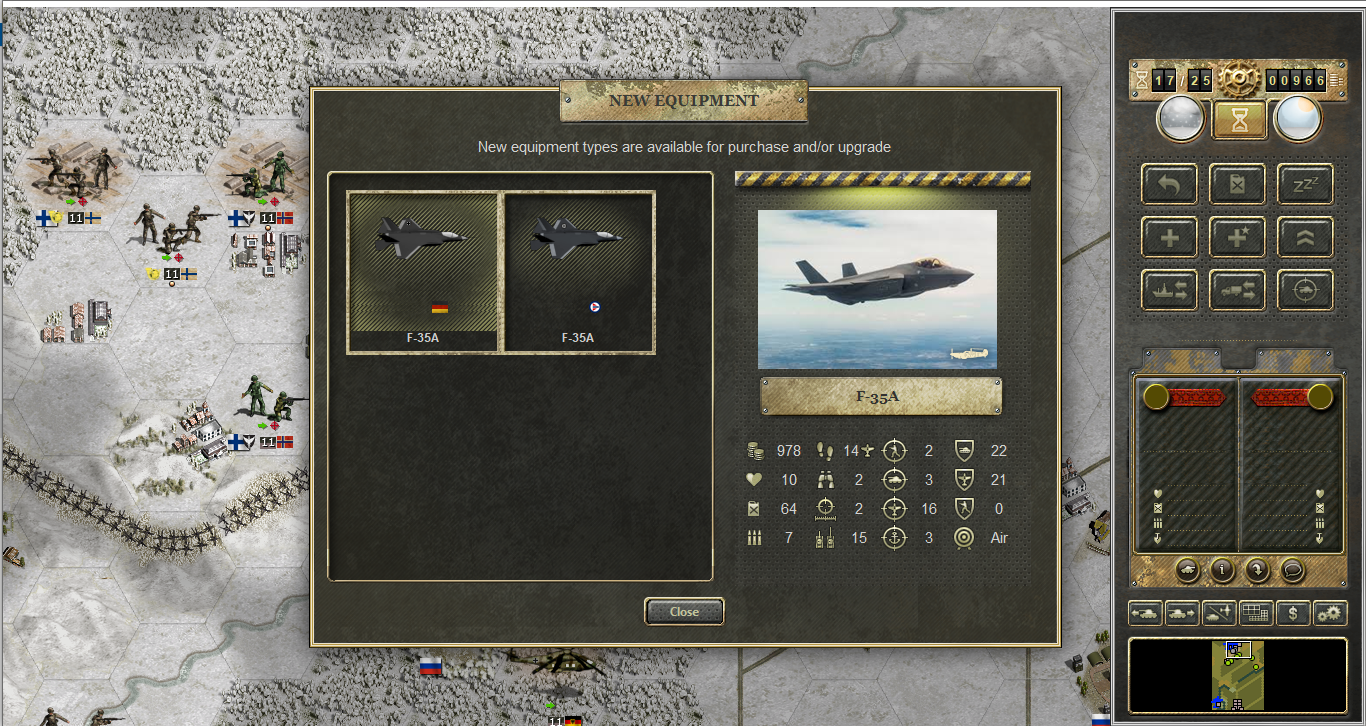Select the F-35A card with roundel insignia
This screenshot has height=726, width=1366.
(x=578, y=272)
